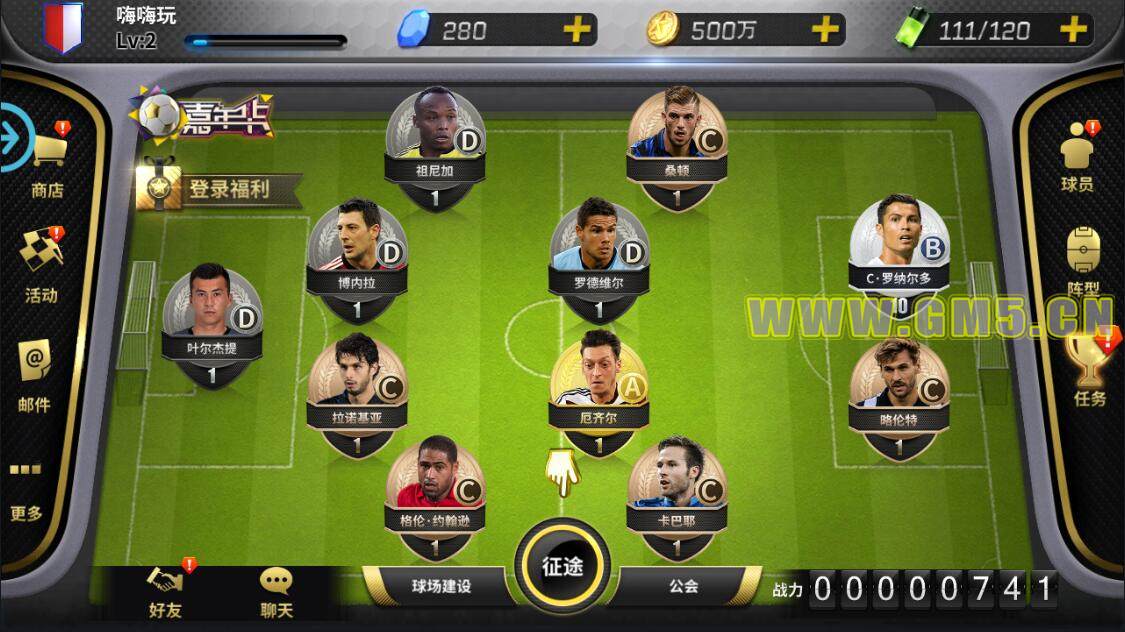This screenshot has width=1125, height=632.
Task: Open the 公会 guild button
Action: (x=683, y=587)
